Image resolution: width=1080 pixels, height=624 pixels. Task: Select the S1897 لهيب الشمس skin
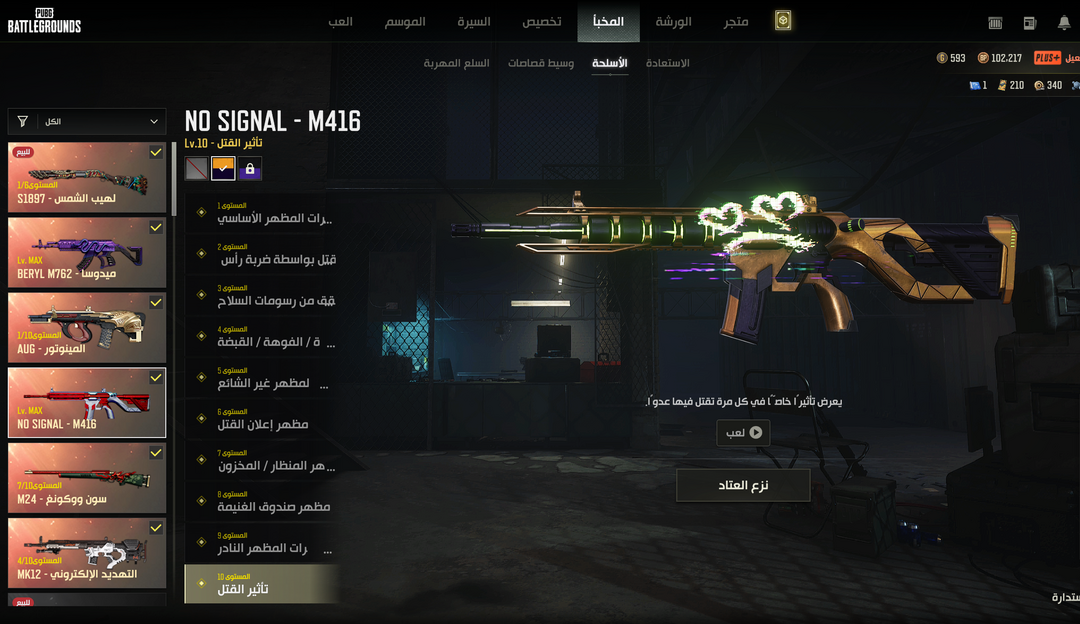pos(87,177)
